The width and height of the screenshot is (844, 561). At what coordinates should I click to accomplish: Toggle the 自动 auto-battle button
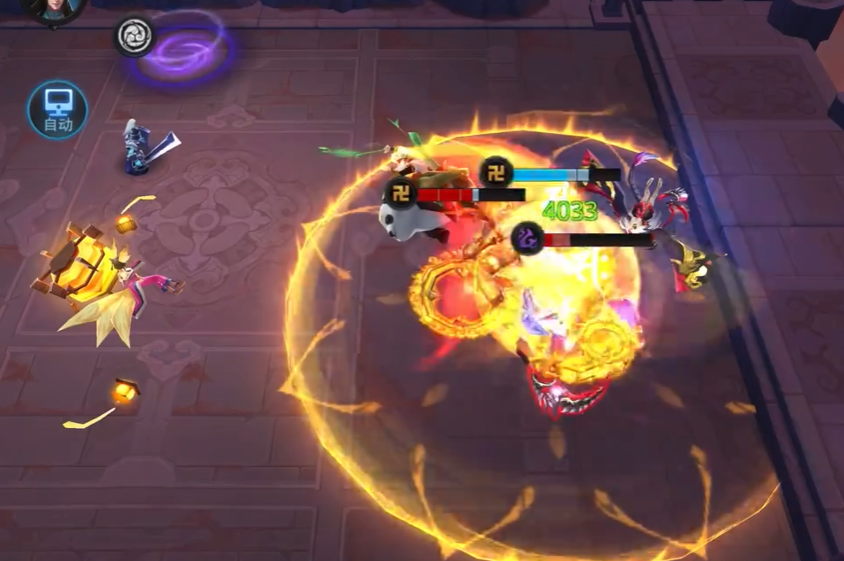pyautogui.click(x=57, y=109)
